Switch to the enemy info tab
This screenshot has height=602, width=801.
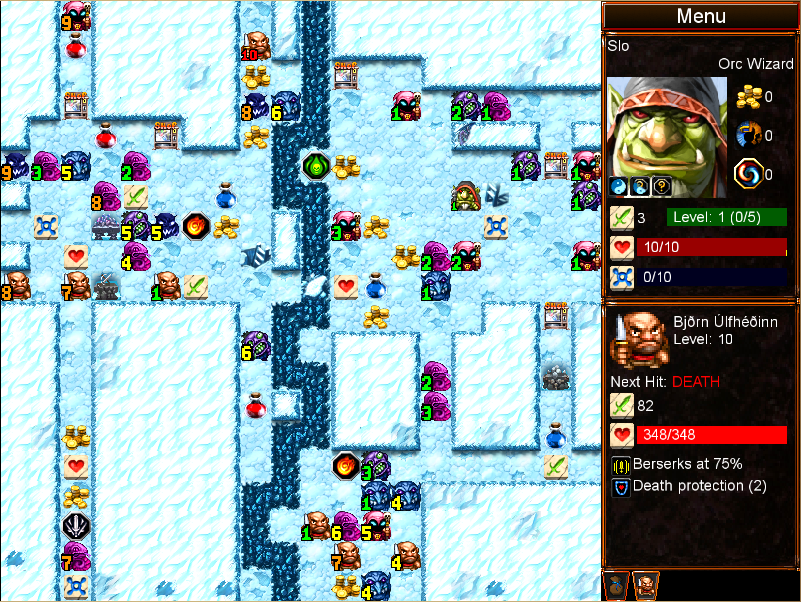click(645, 585)
